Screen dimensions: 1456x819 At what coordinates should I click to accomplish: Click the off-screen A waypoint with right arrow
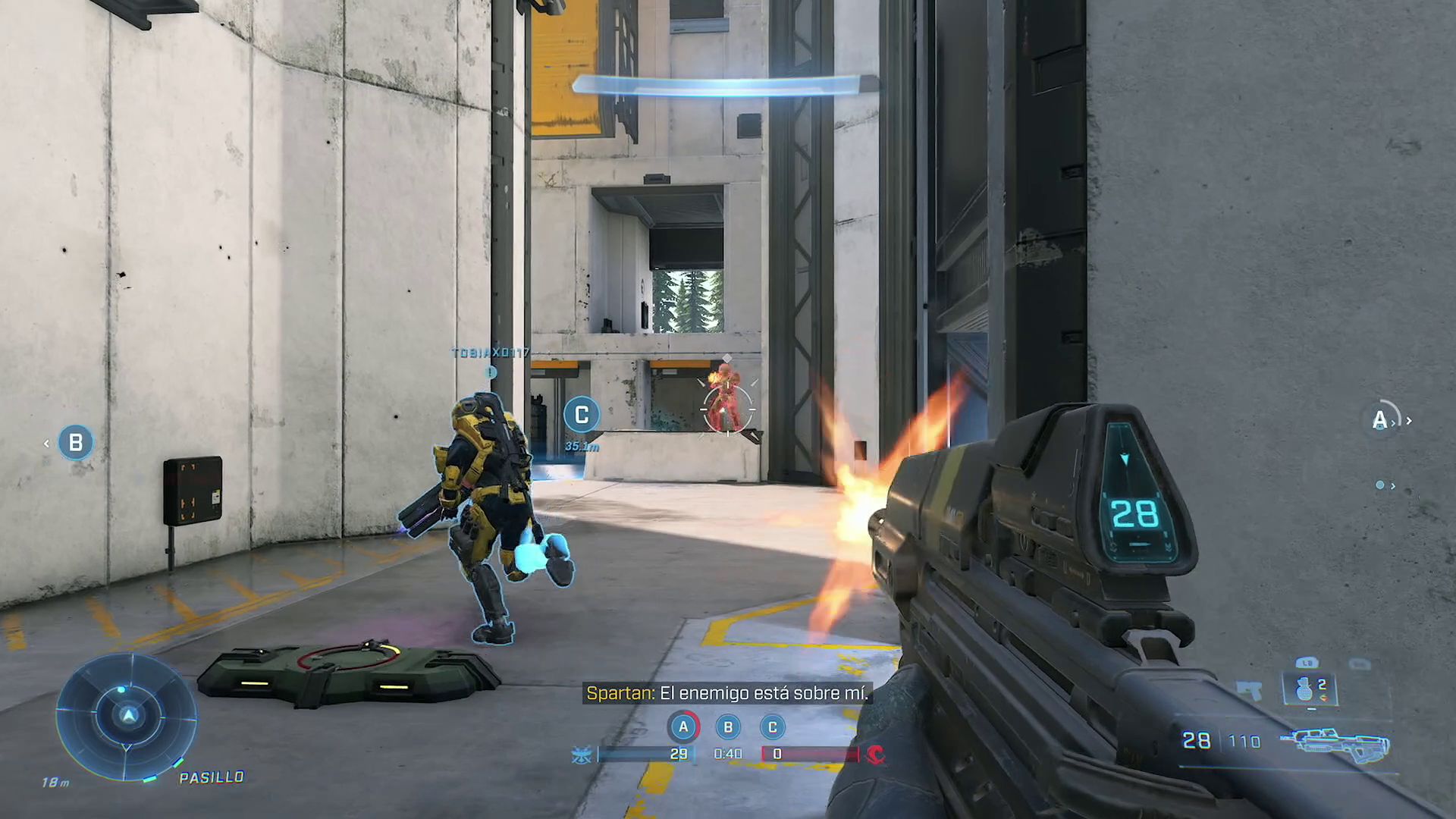[x=1382, y=420]
